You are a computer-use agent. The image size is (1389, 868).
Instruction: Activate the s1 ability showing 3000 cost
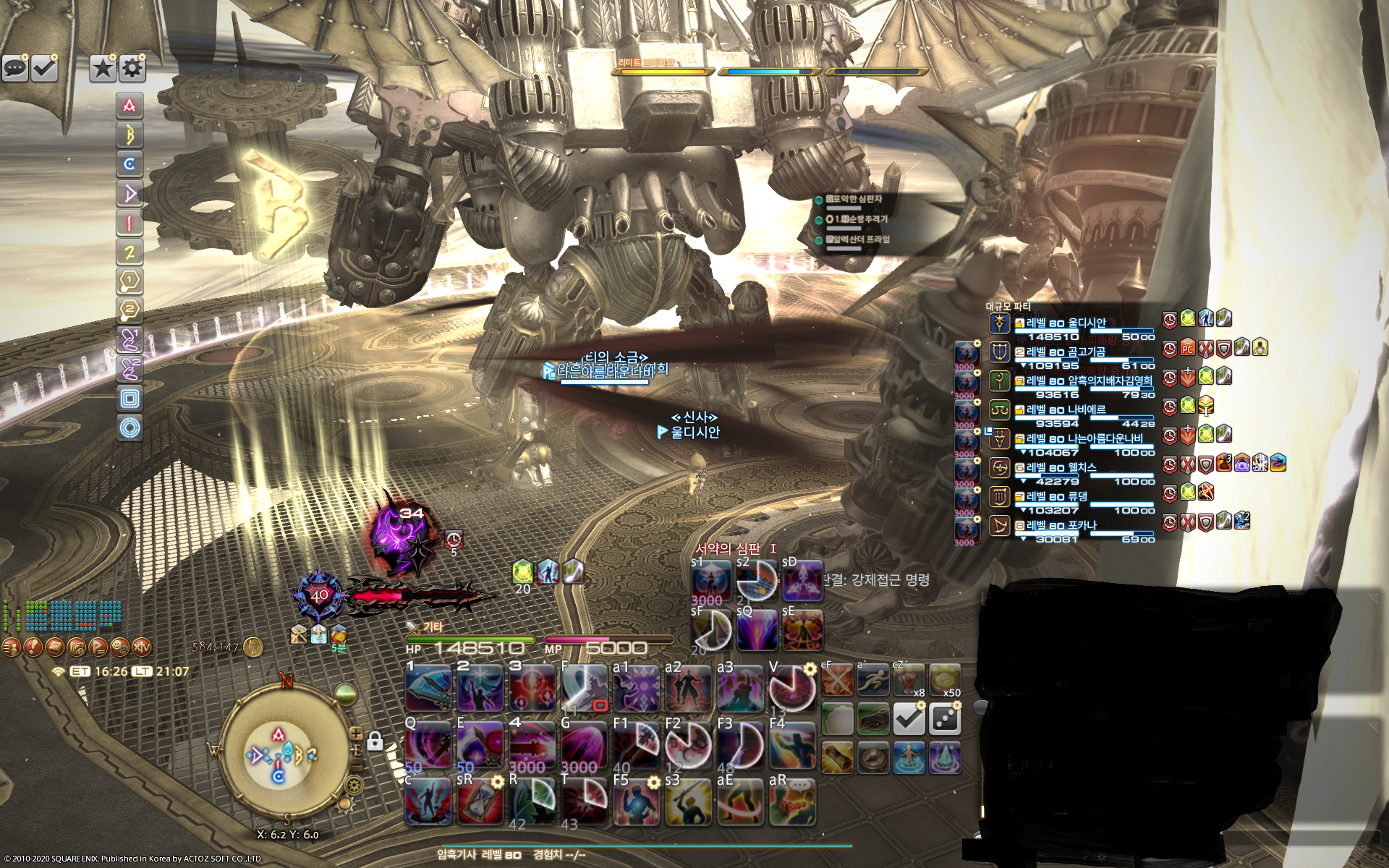711,582
